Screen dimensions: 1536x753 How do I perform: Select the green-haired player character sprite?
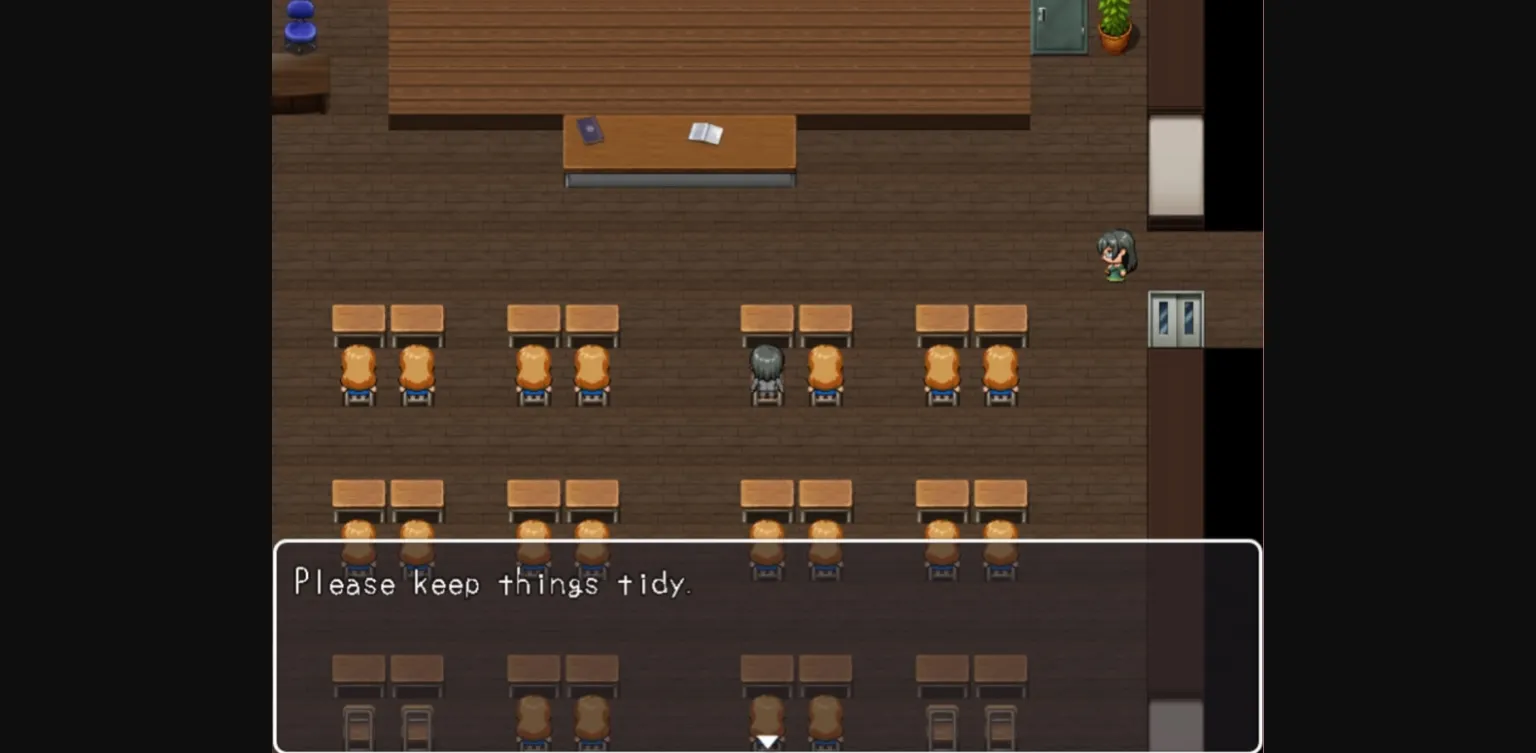click(1115, 255)
